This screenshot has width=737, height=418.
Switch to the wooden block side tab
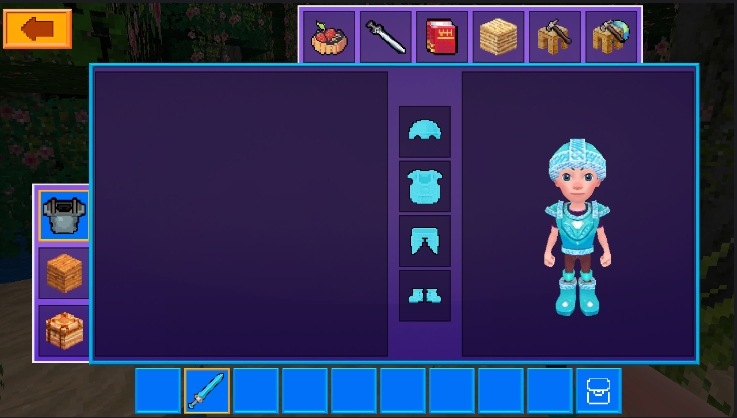point(63,272)
